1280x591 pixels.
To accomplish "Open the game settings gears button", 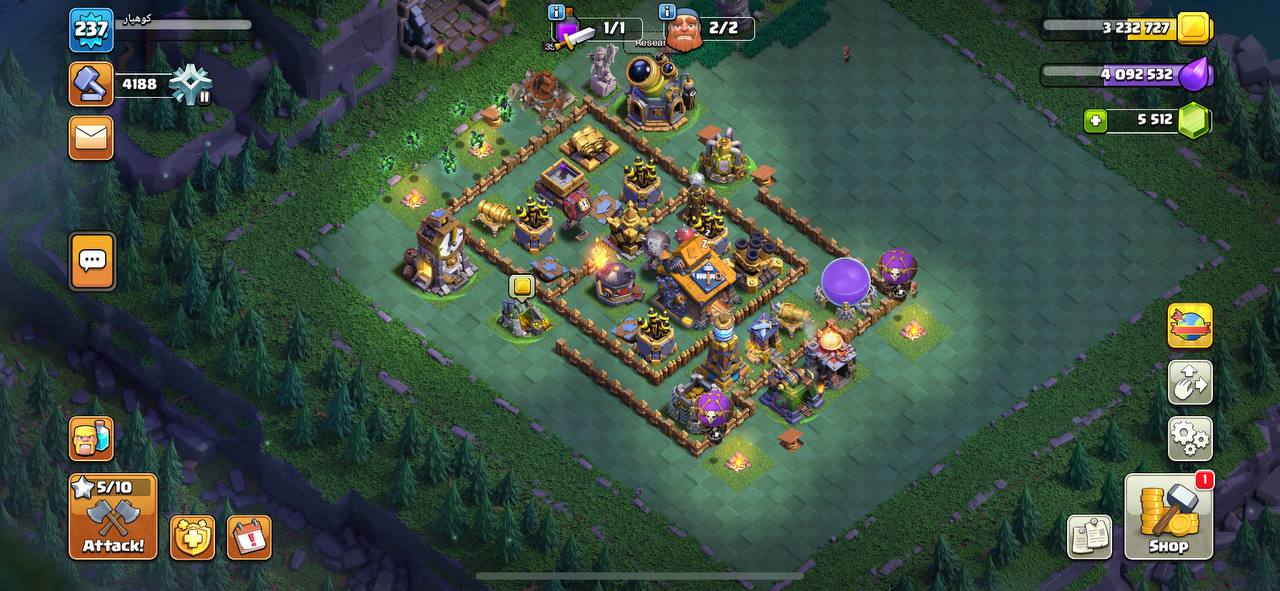I will tap(1190, 438).
